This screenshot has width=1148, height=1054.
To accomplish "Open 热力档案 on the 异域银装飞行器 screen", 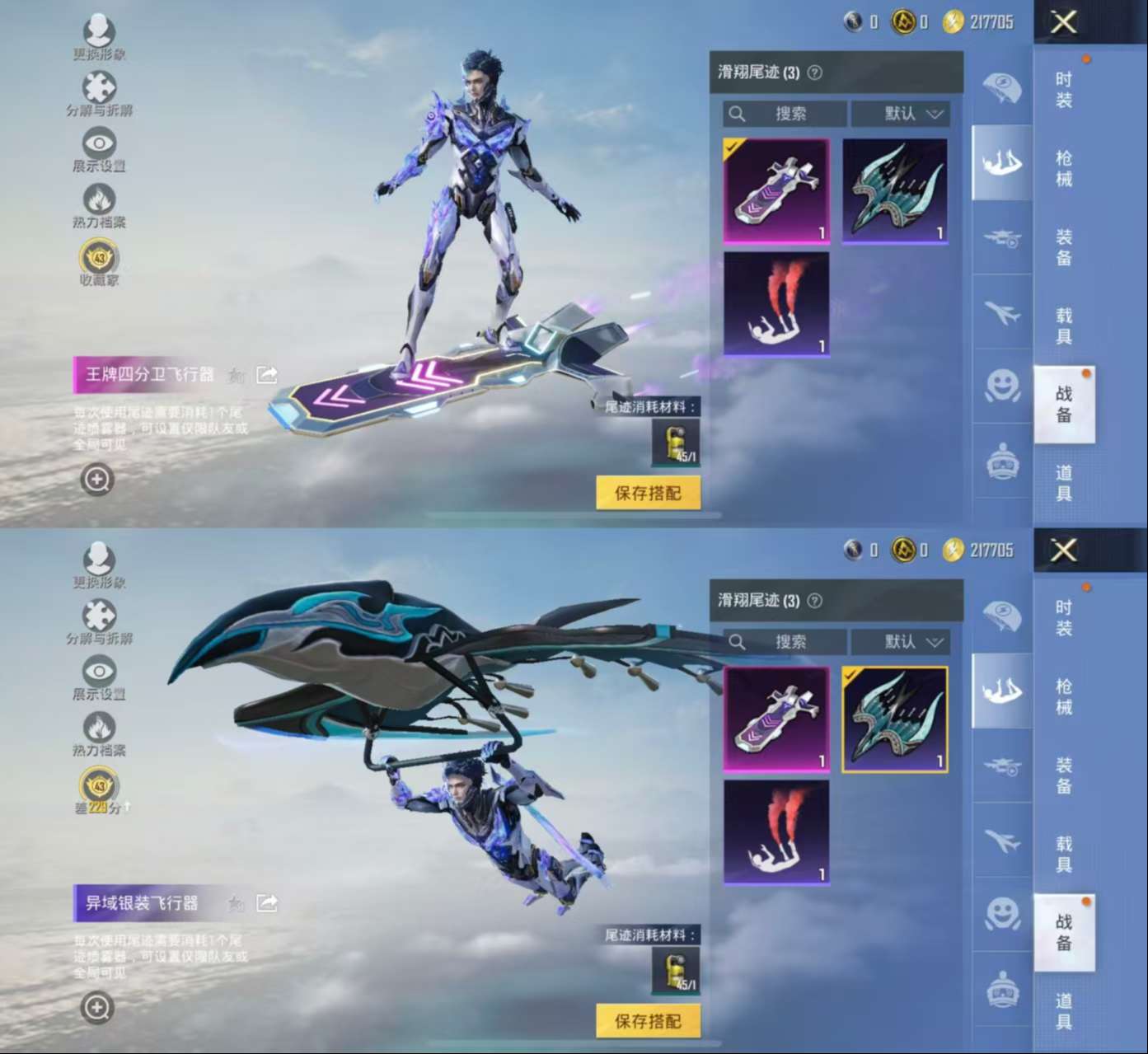I will point(99,732).
